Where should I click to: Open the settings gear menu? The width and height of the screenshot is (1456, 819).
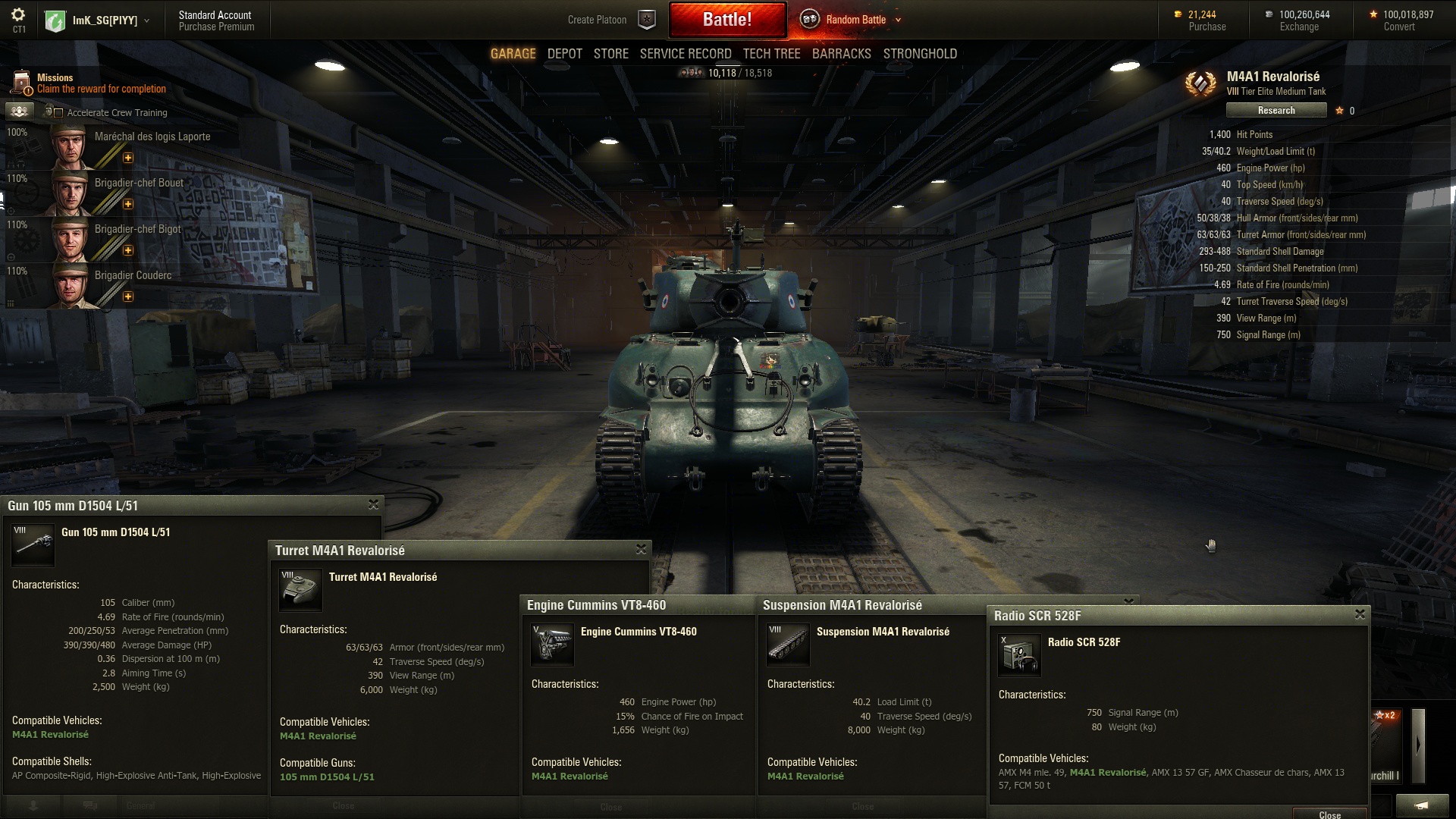(x=18, y=15)
